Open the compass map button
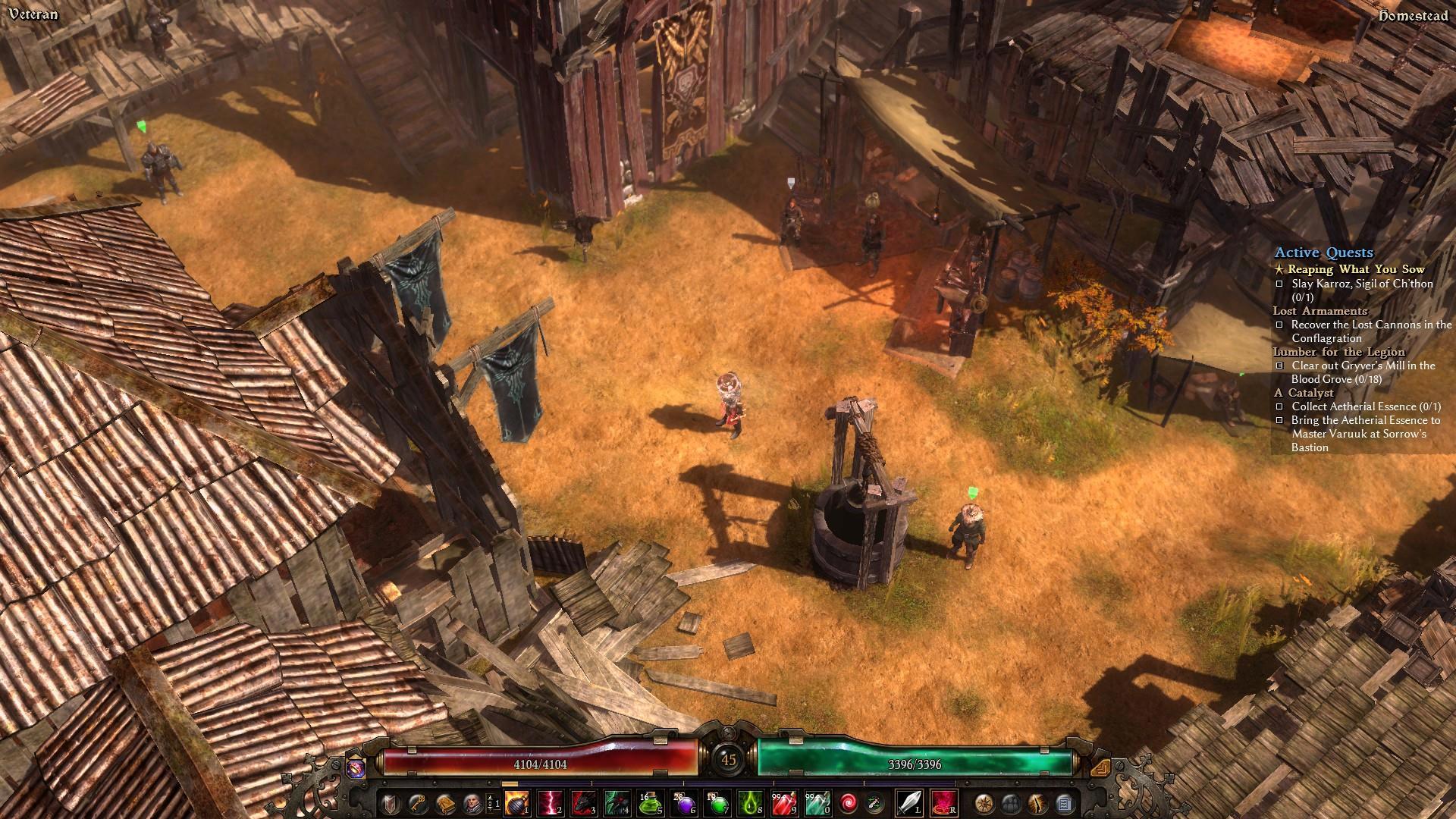This screenshot has width=1456, height=819. click(984, 802)
